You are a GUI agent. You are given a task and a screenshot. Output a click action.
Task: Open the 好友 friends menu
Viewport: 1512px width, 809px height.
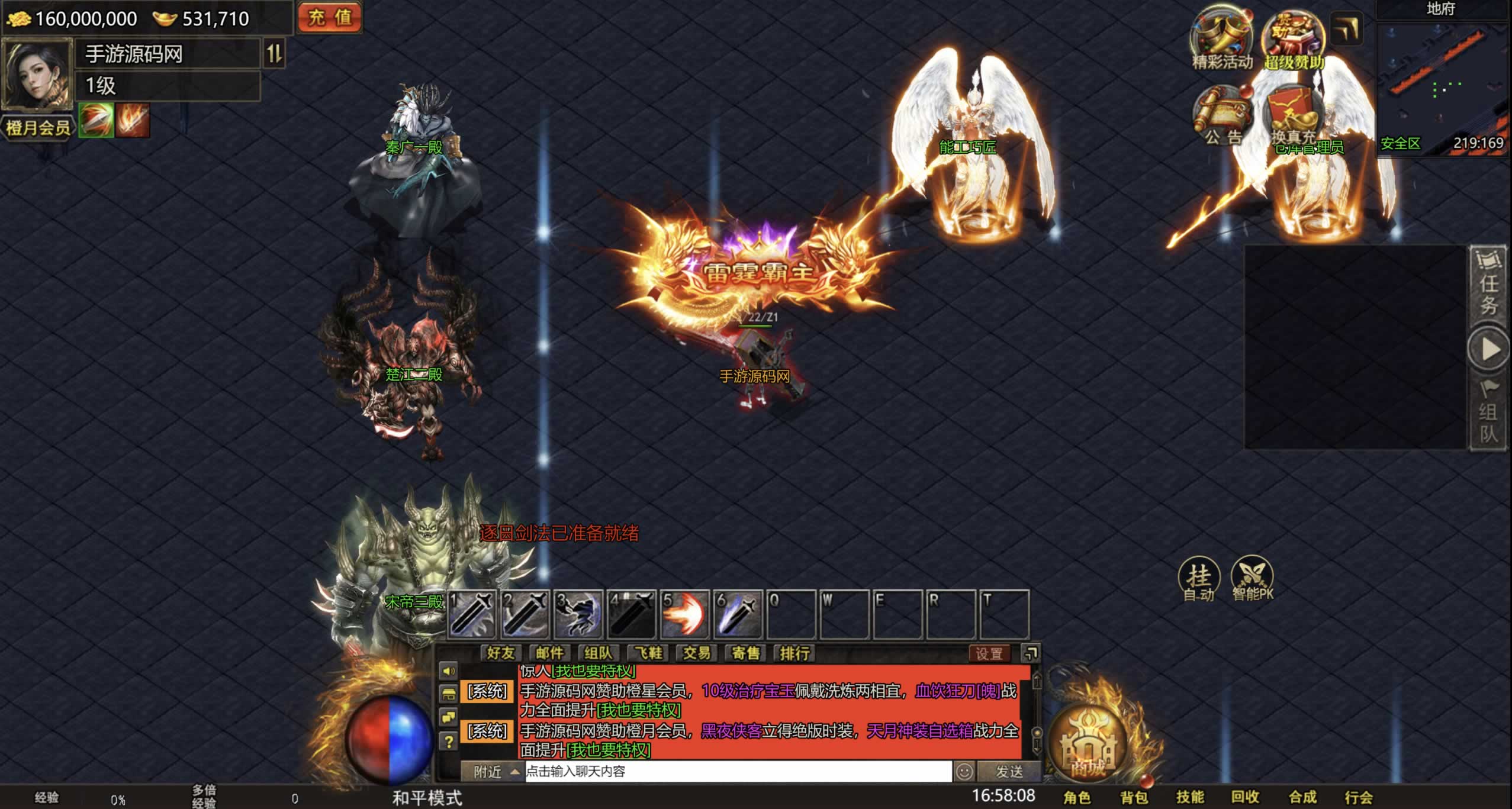click(x=500, y=653)
